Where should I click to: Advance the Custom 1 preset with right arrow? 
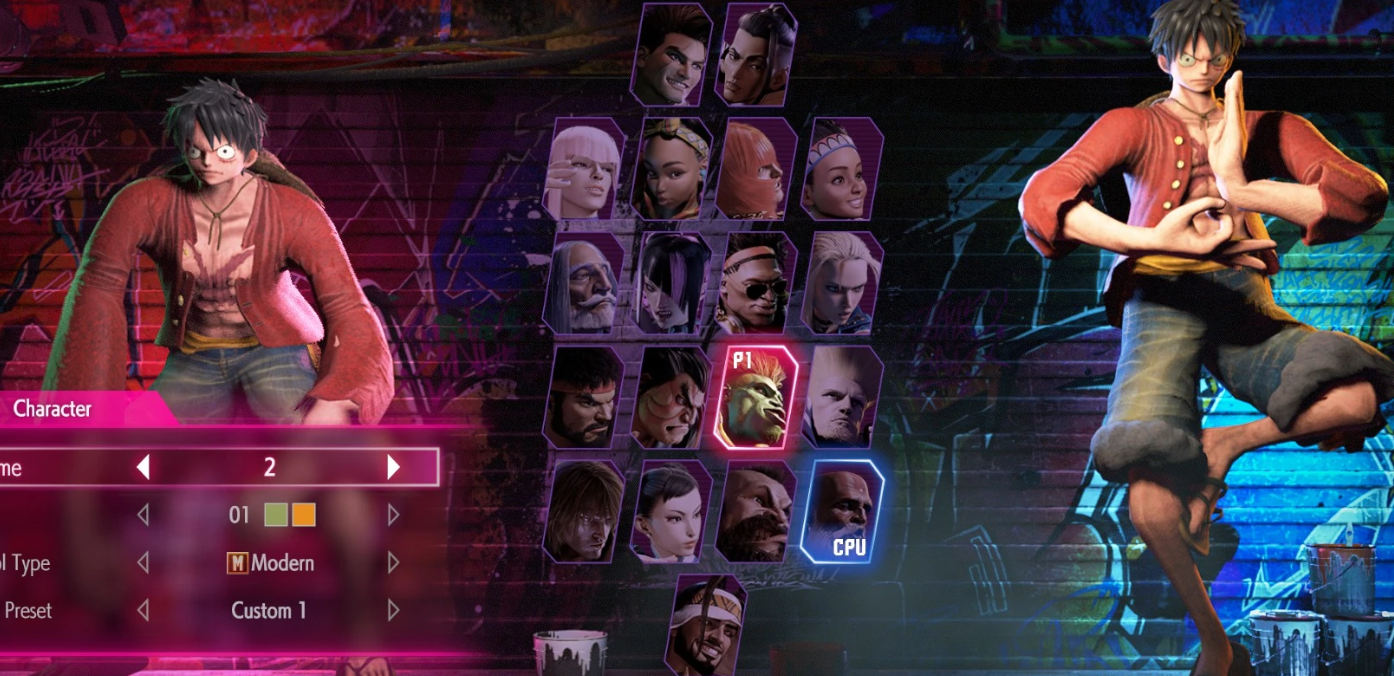coord(394,610)
